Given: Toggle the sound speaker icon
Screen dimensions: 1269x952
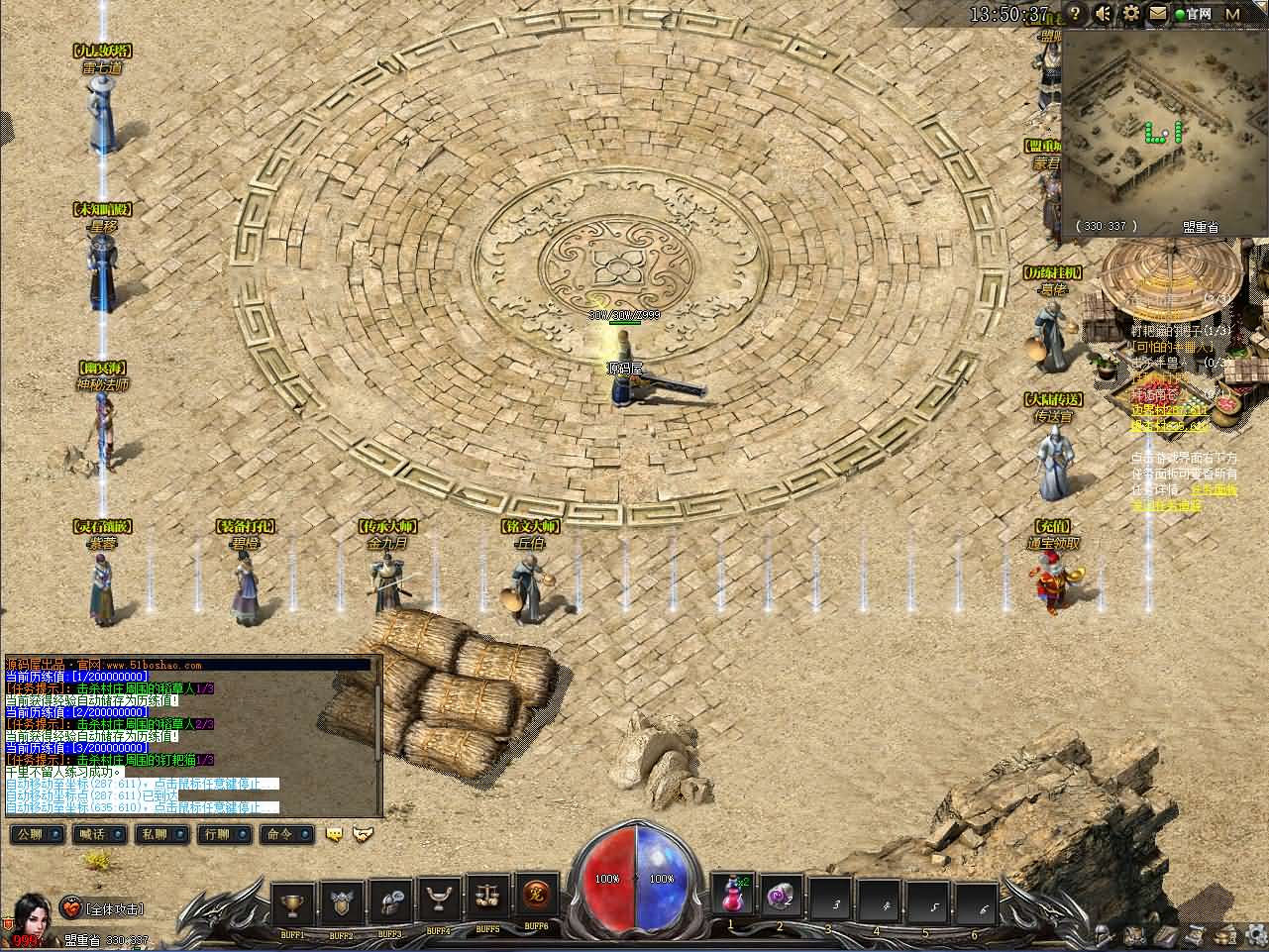Looking at the screenshot, I should (x=1104, y=14).
